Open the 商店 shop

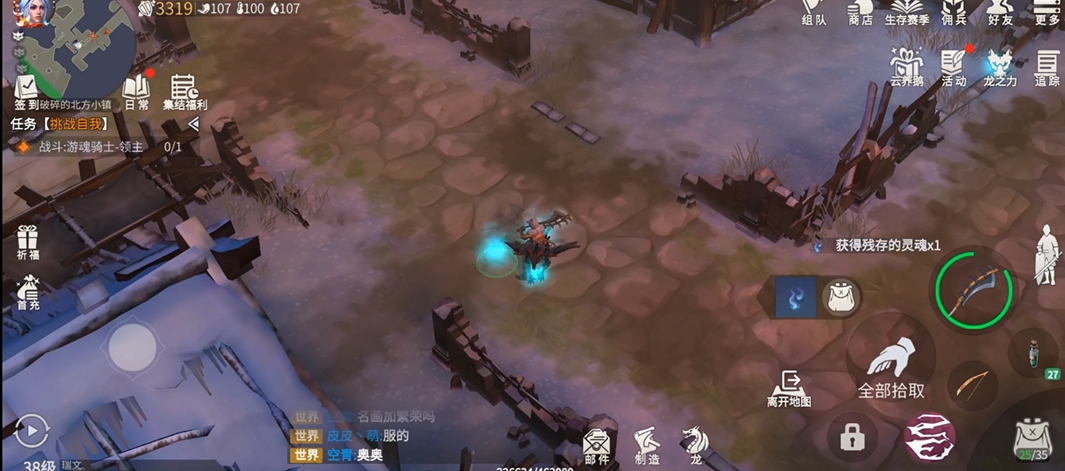(860, 14)
